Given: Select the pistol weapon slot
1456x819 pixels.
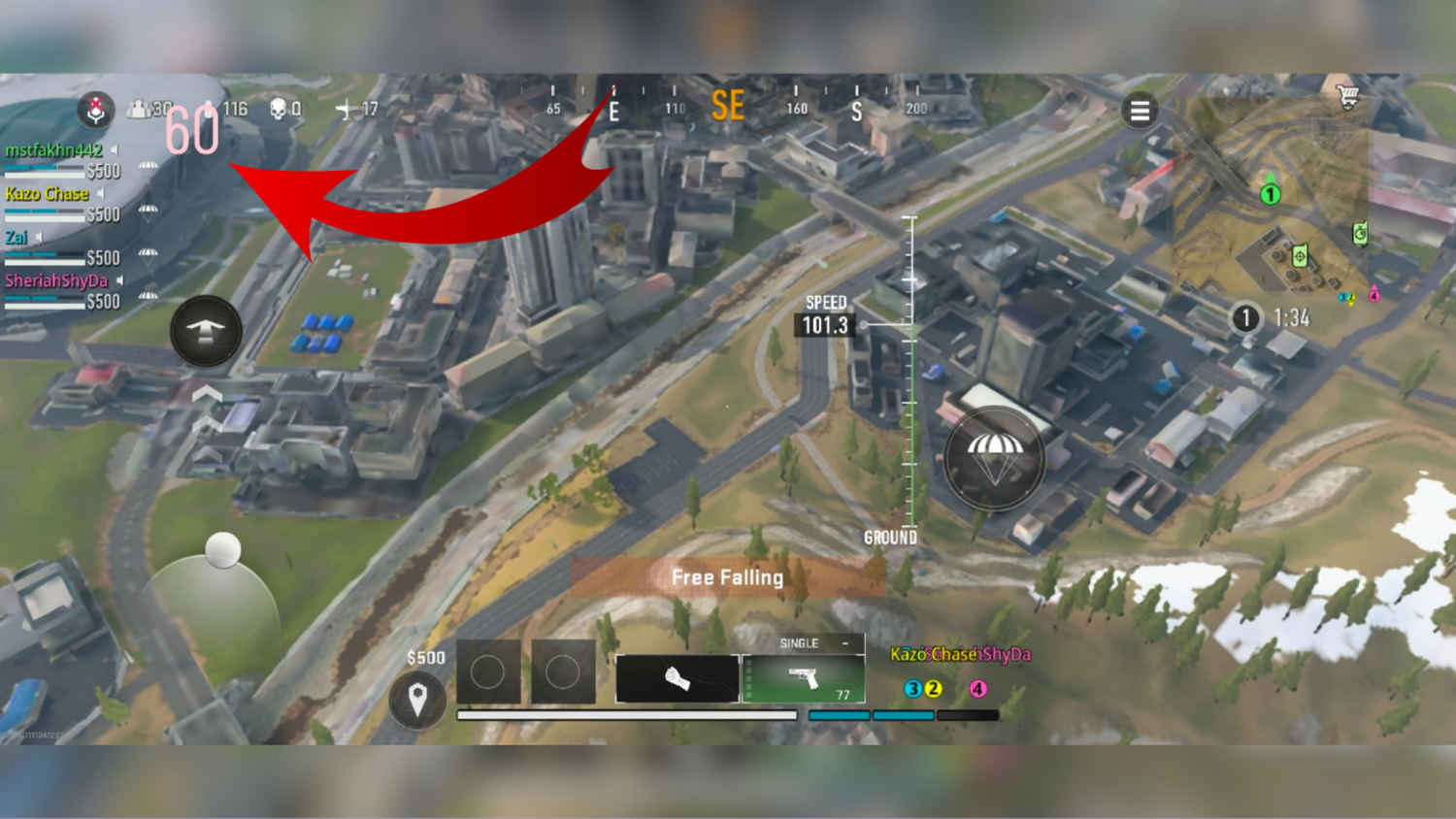Looking at the screenshot, I should coord(804,674).
